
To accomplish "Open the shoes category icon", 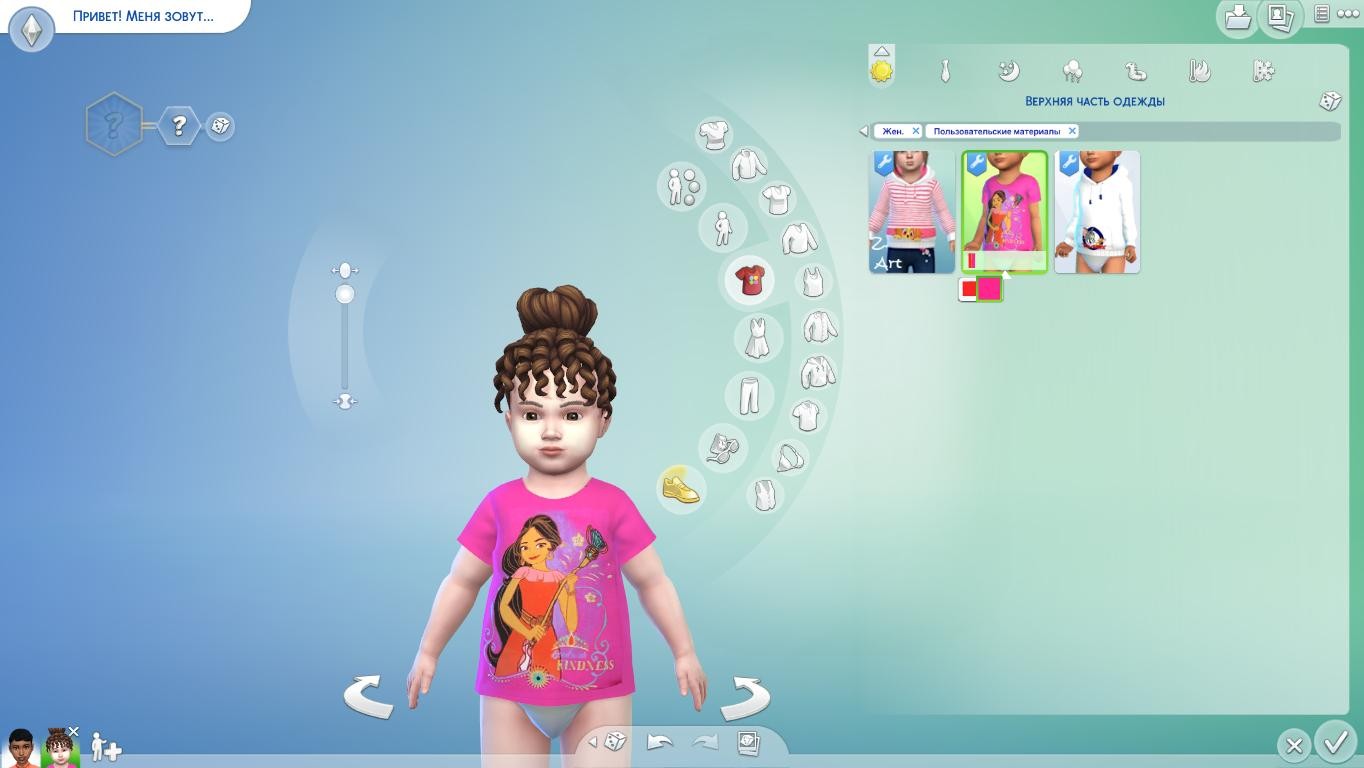I will click(x=681, y=489).
